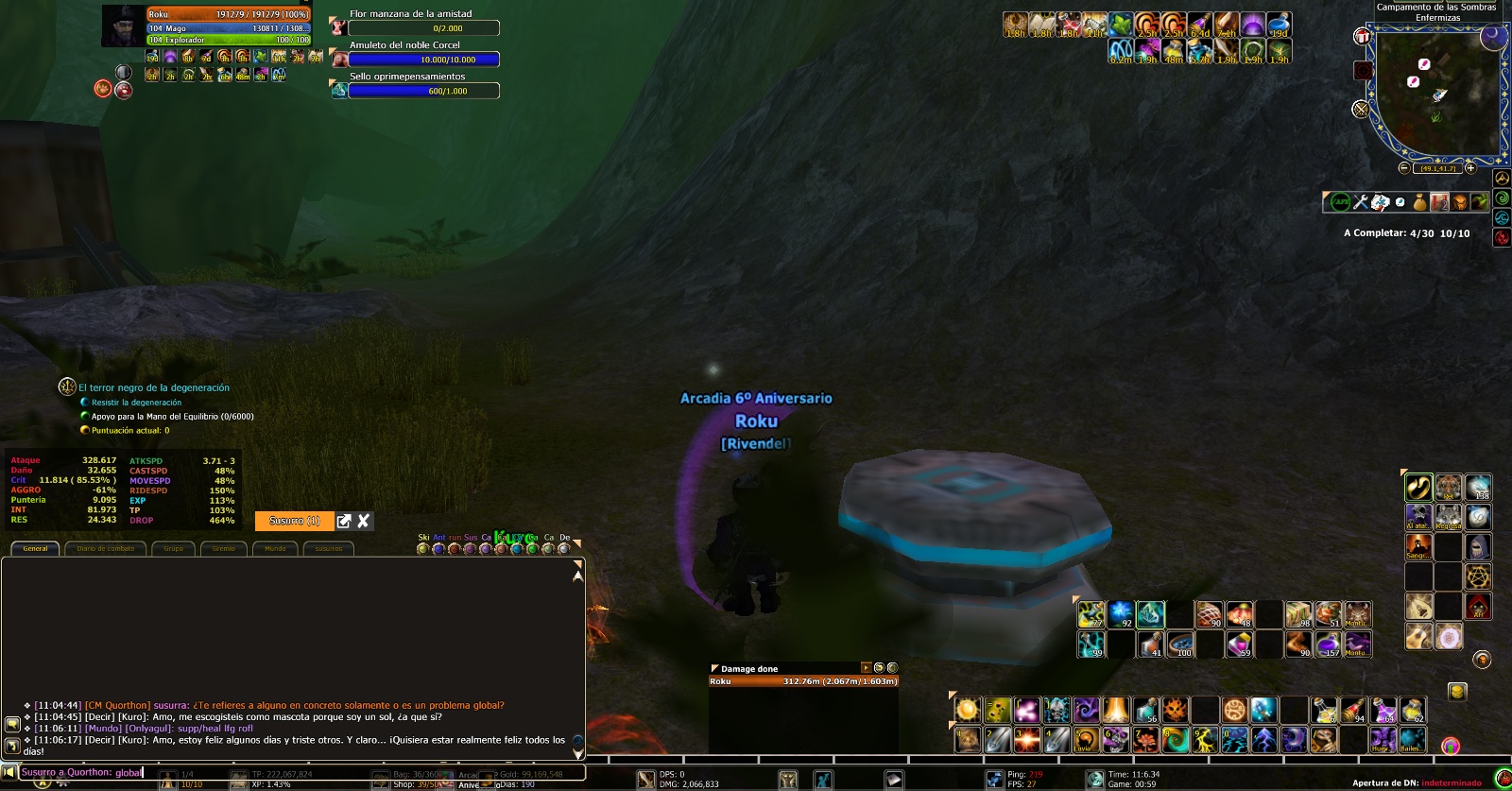
Task: Activate the glowing sun skill on hotbar
Action: (967, 710)
